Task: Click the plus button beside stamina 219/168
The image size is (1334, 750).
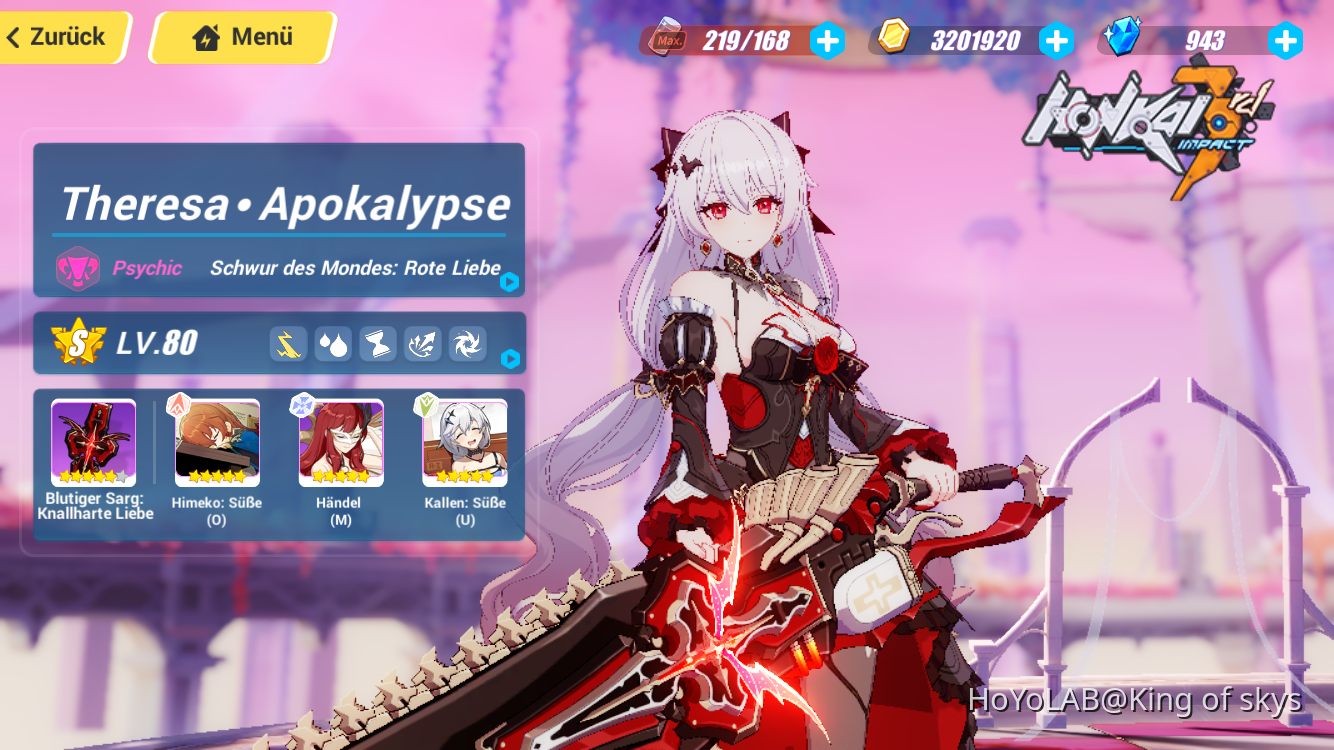Action: (828, 41)
